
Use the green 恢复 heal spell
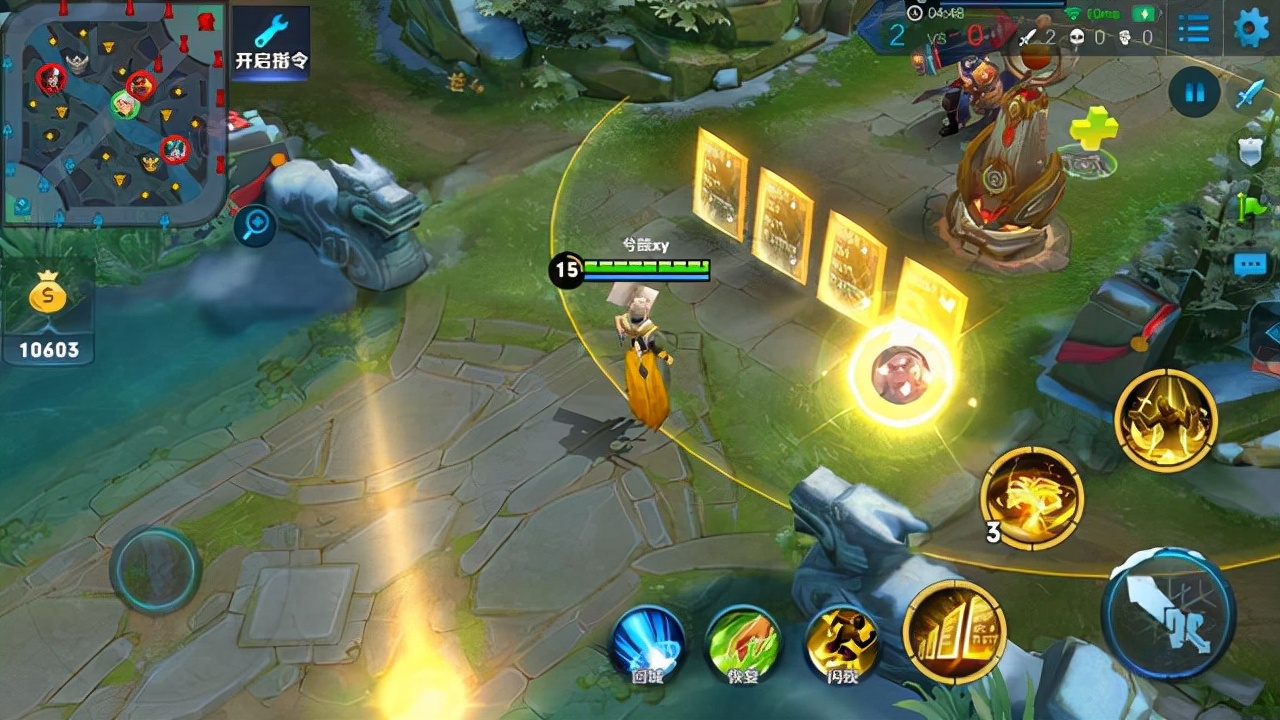743,642
